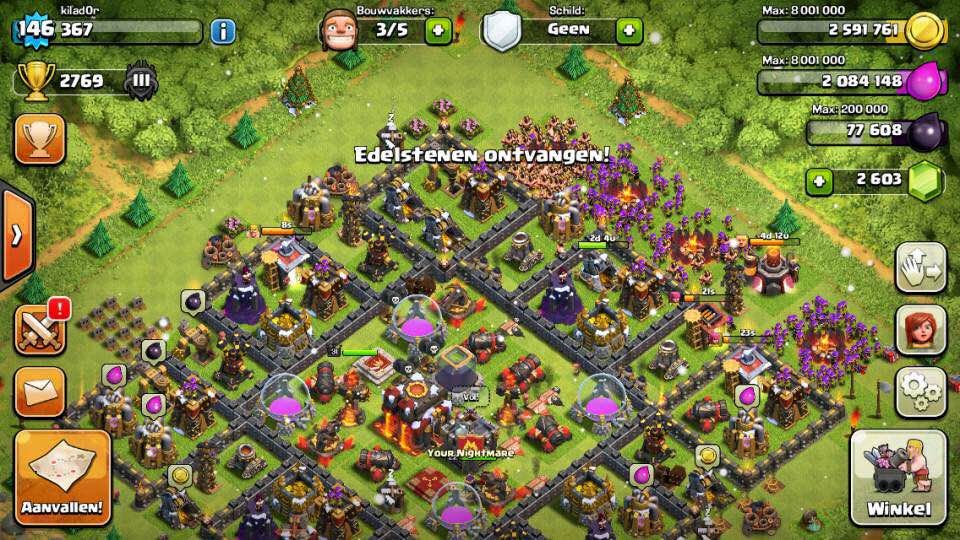Open the settings gear menu
The image size is (960, 540).
[x=920, y=391]
